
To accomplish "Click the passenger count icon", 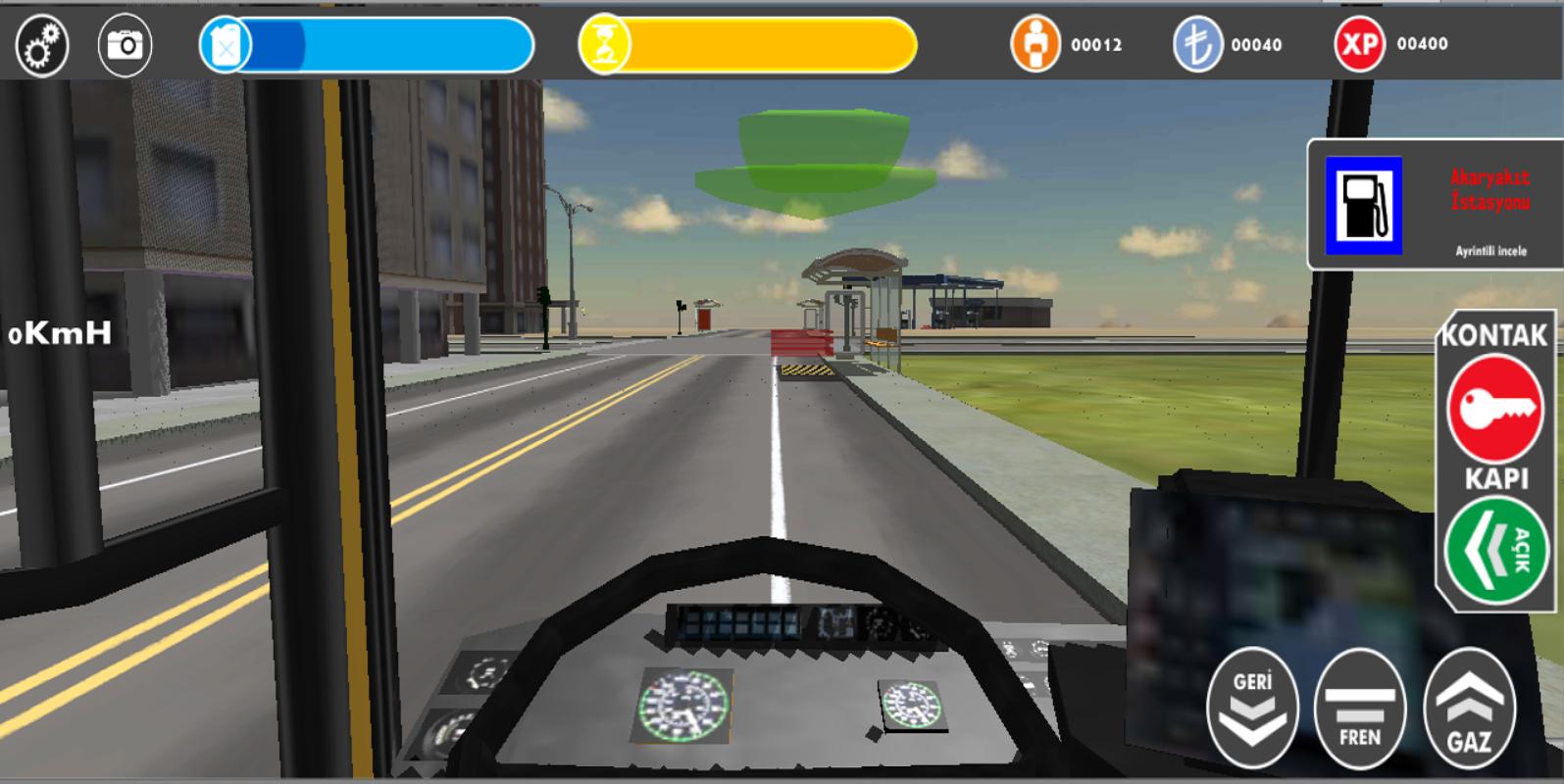I will [x=1034, y=42].
